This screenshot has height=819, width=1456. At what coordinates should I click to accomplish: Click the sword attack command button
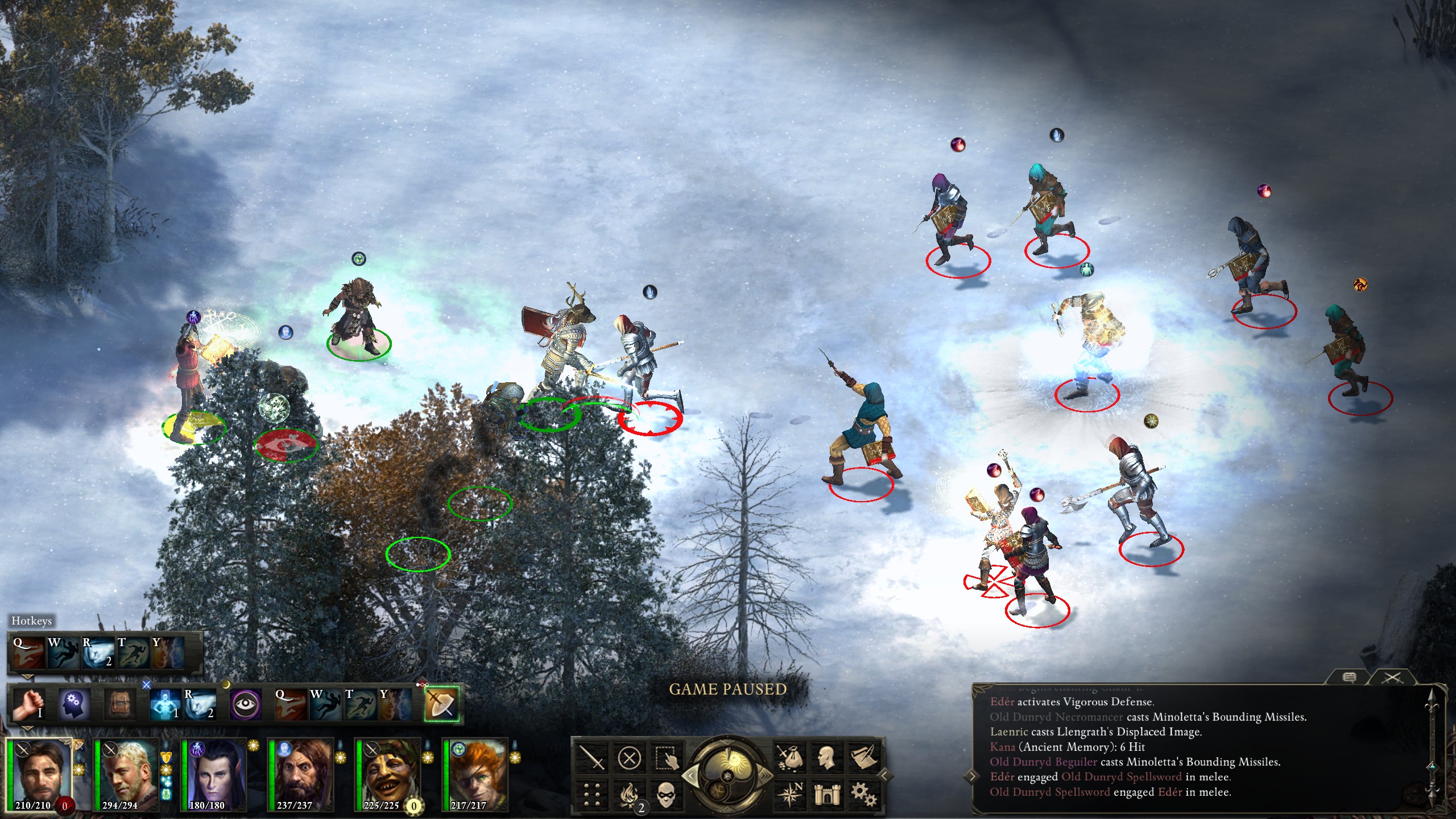[x=591, y=758]
